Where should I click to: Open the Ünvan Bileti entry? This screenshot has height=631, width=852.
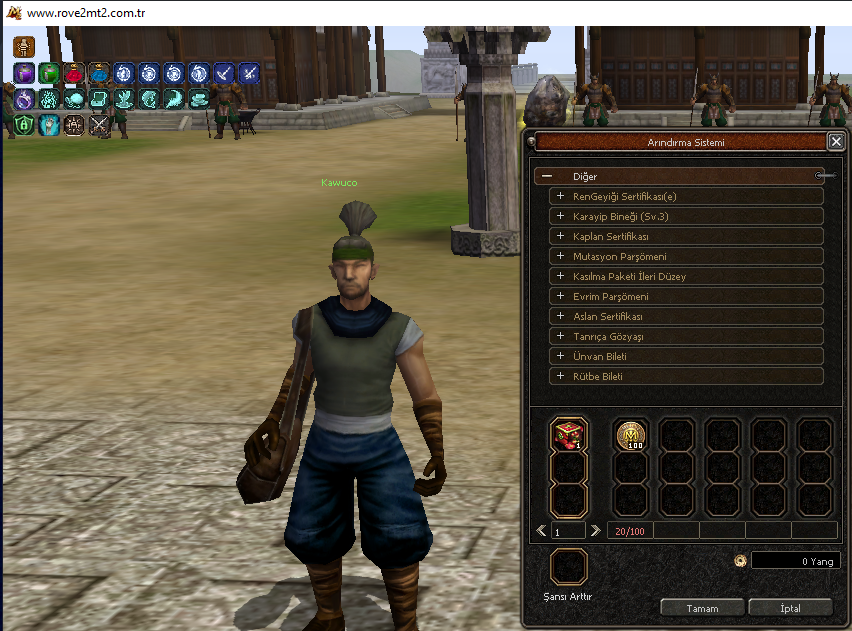tap(560, 356)
